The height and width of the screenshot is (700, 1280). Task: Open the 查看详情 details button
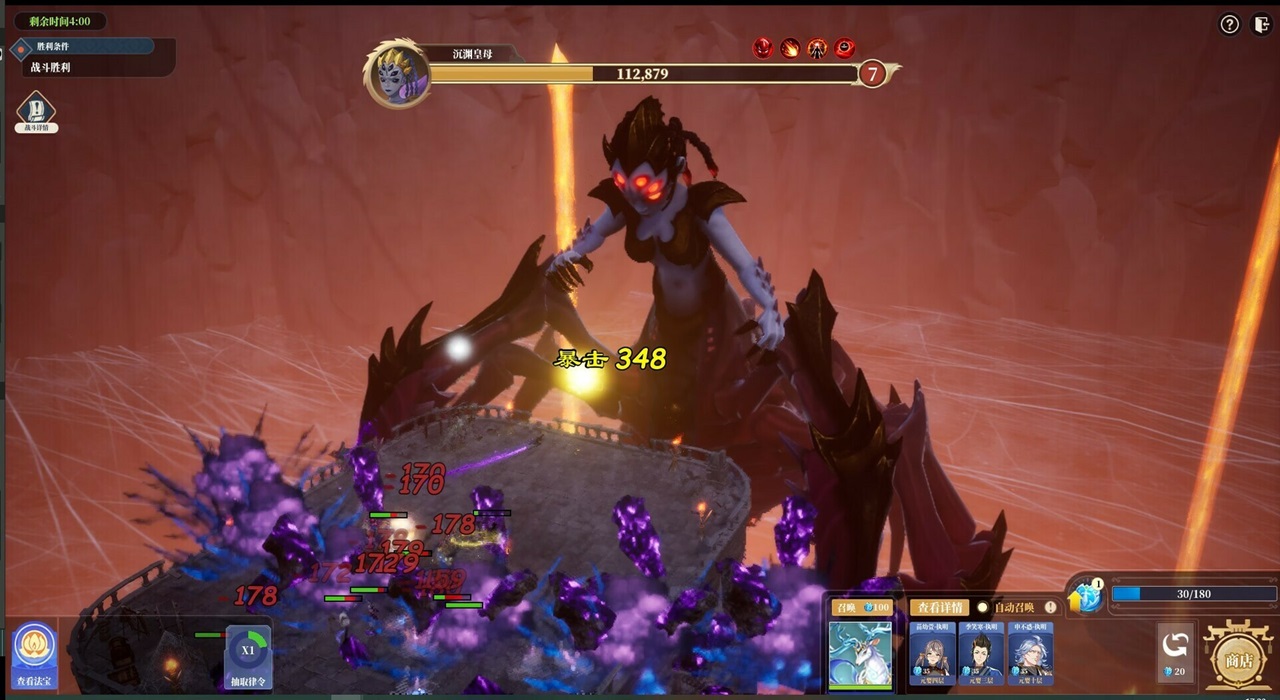click(x=939, y=607)
